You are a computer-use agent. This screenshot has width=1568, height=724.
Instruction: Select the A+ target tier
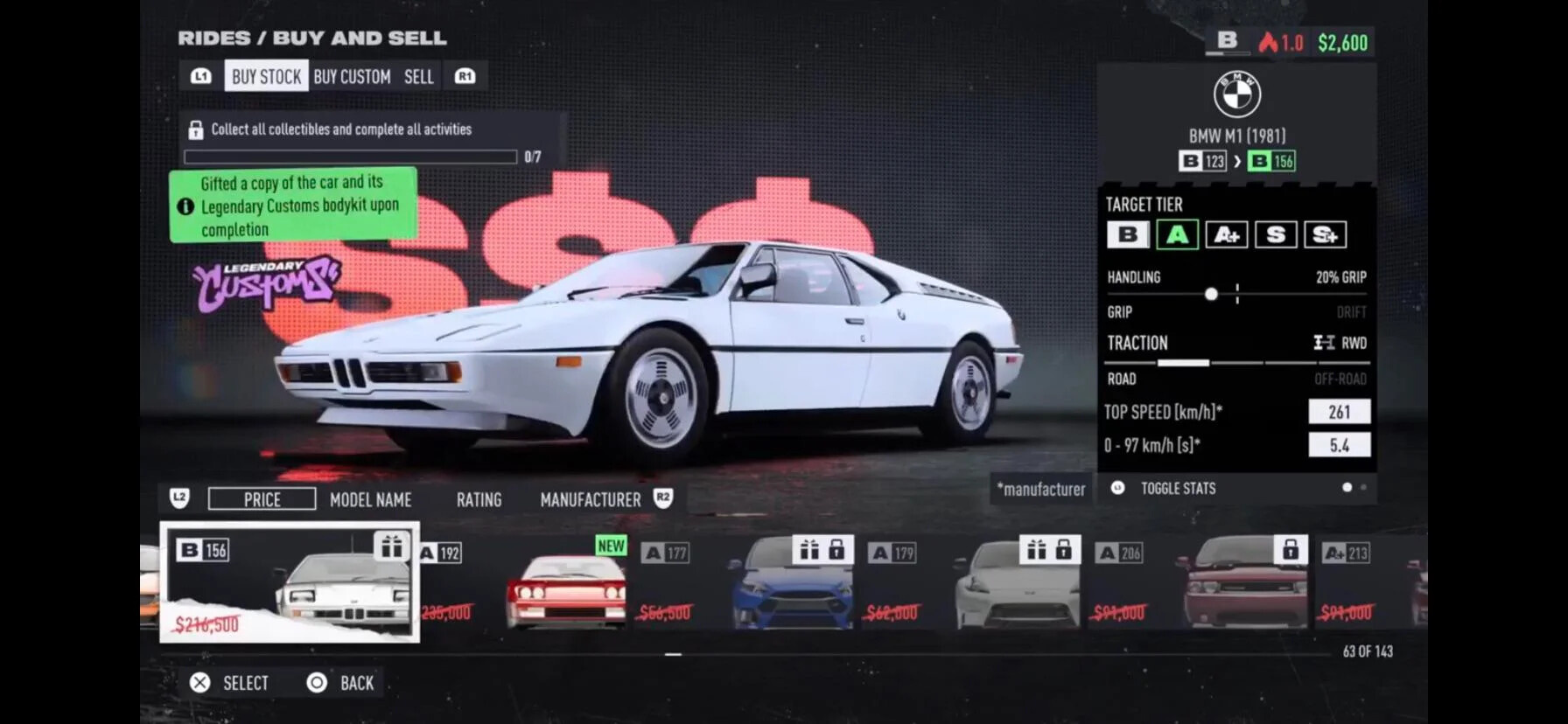1226,234
